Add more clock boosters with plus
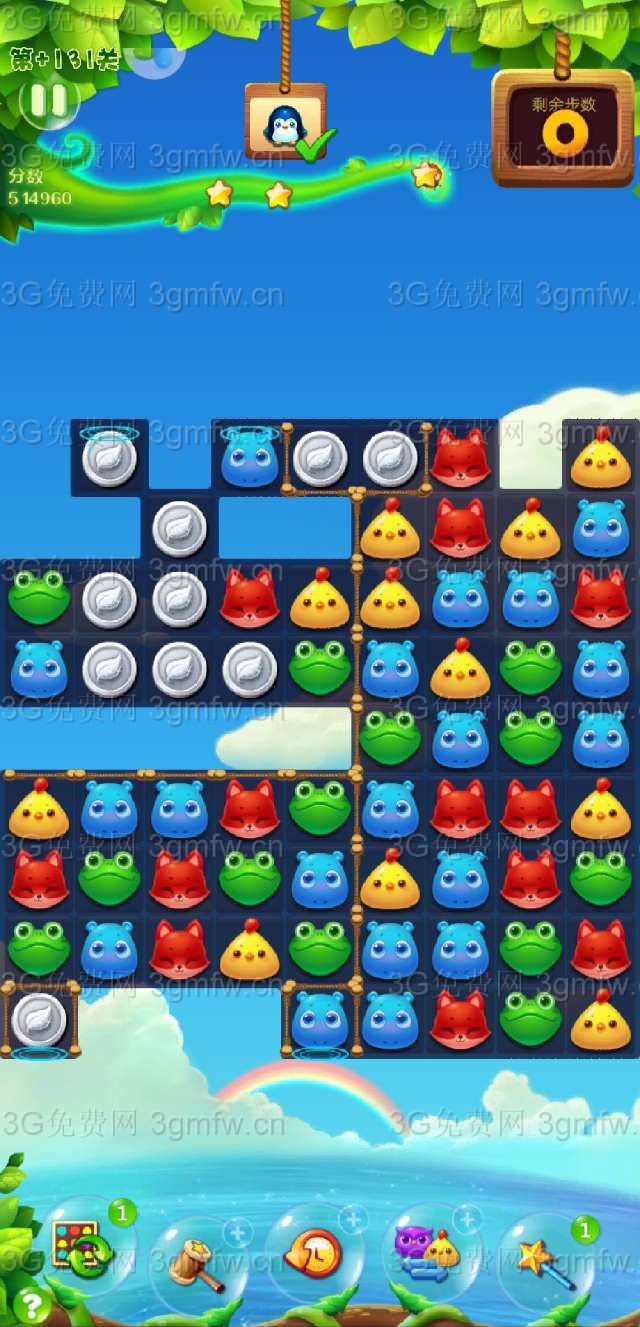The width and height of the screenshot is (640, 1327). pos(352,1219)
